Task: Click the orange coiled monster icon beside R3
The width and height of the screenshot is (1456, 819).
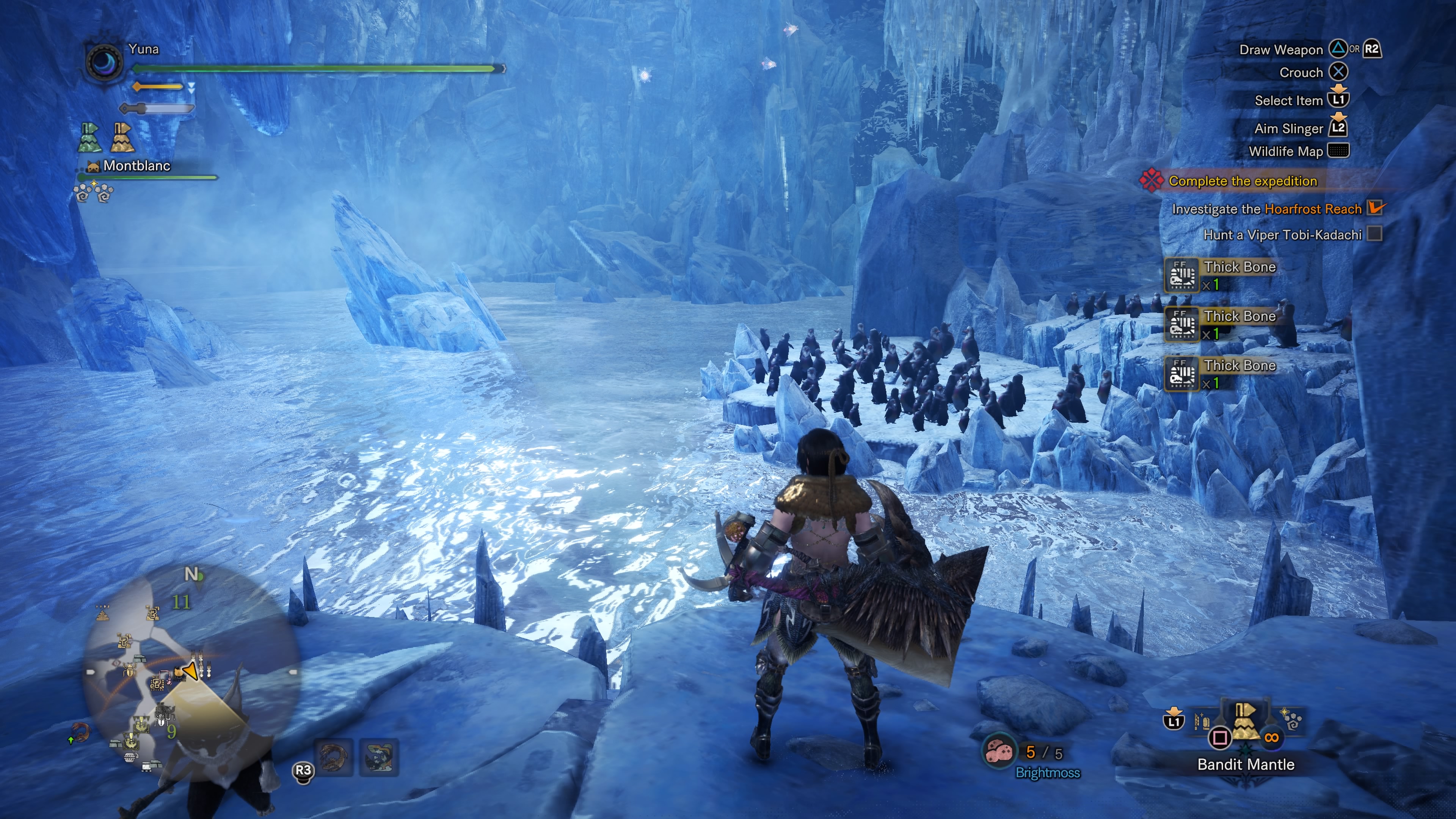Action: (334, 758)
